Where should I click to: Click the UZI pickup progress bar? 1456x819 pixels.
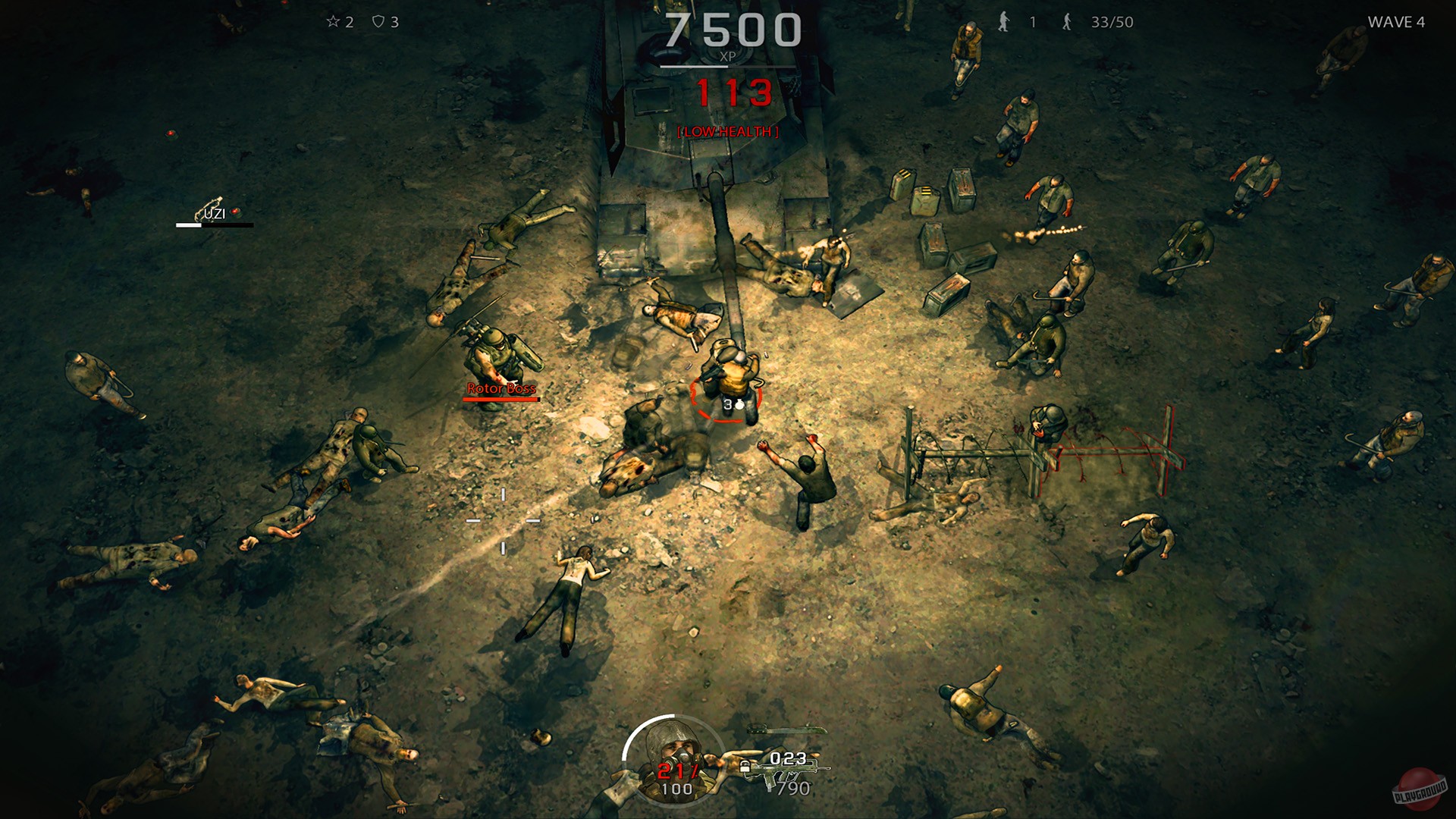[x=215, y=226]
